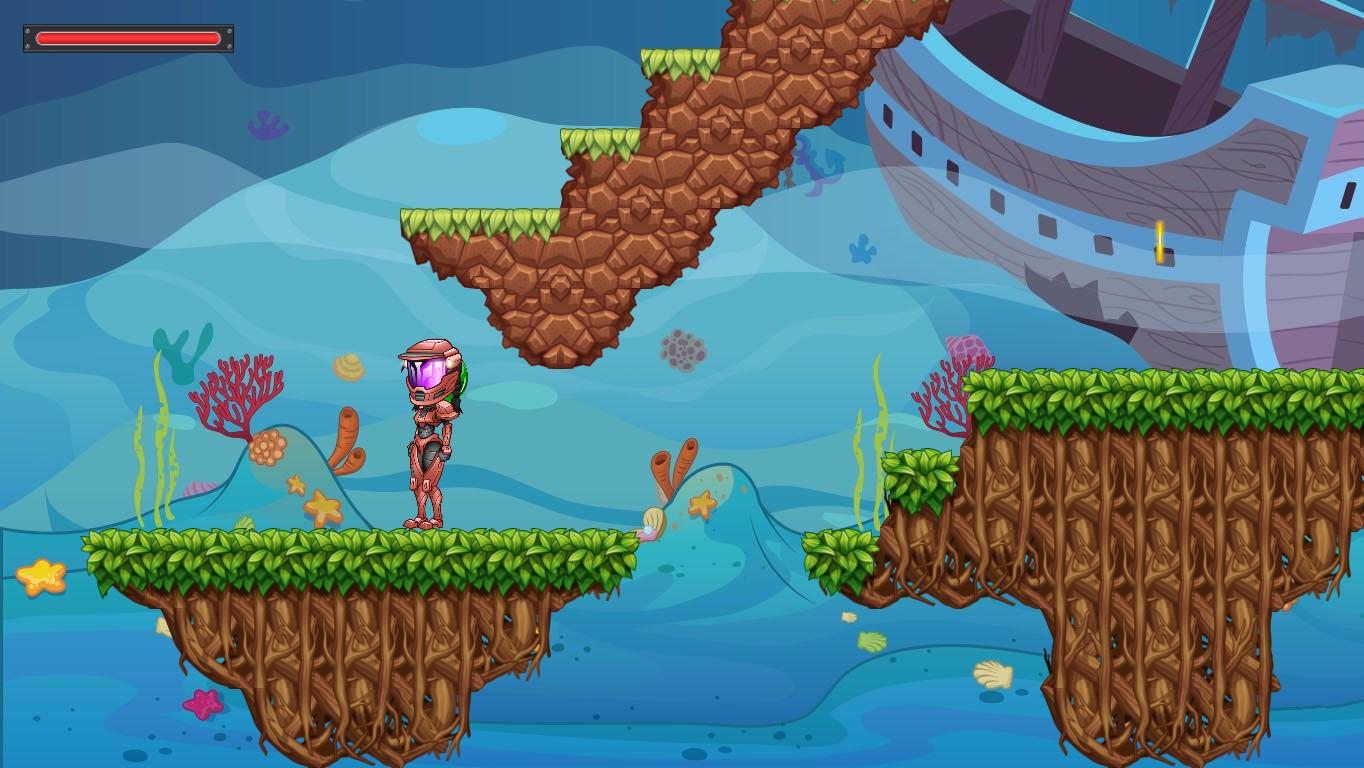This screenshot has width=1364, height=768.
Task: Click the red health bar
Action: 127,38
